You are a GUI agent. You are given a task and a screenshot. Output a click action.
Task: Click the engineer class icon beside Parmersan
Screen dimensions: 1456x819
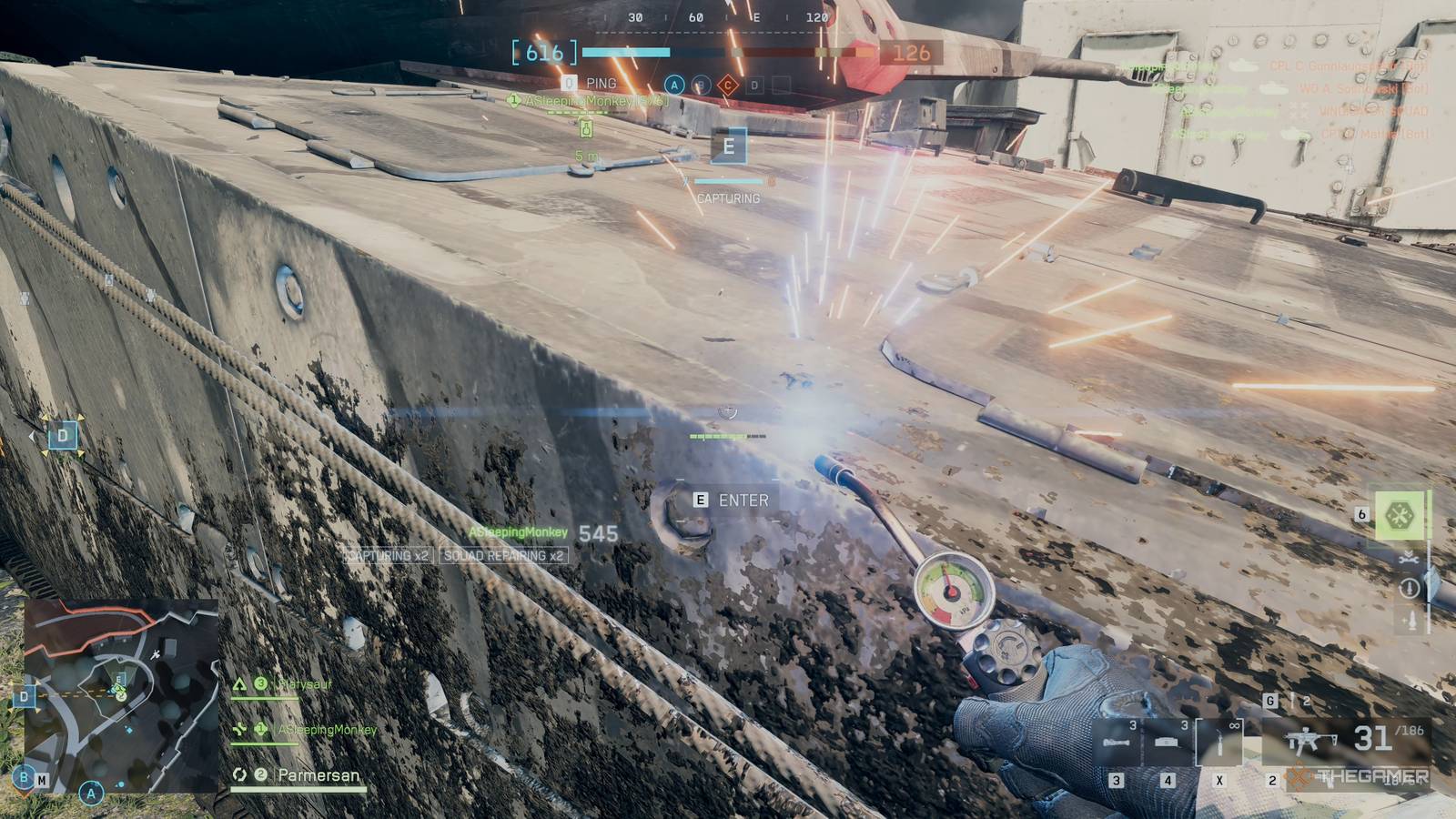point(238,774)
